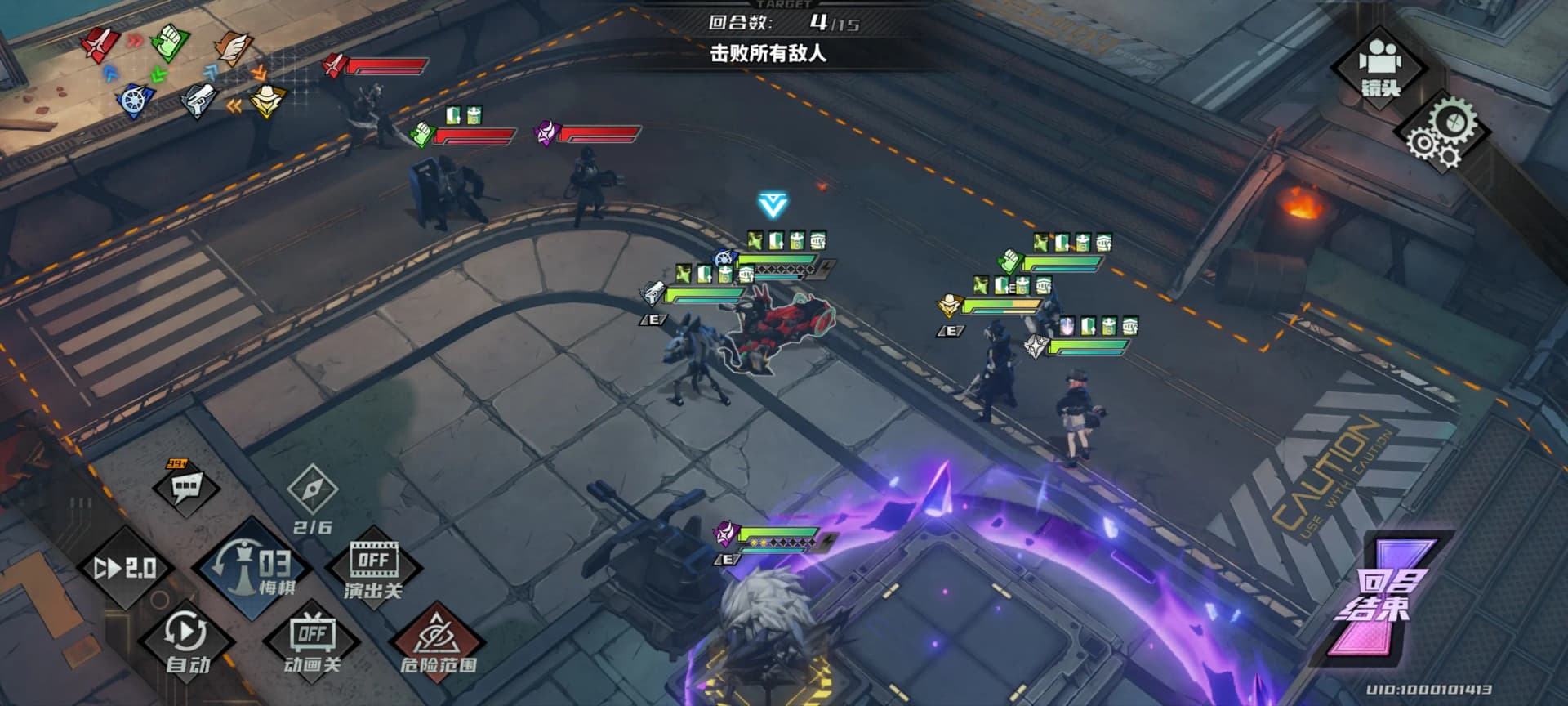Image resolution: width=1568 pixels, height=706 pixels.
Task: Toggle 自动 auto battle mode
Action: pyautogui.click(x=187, y=641)
